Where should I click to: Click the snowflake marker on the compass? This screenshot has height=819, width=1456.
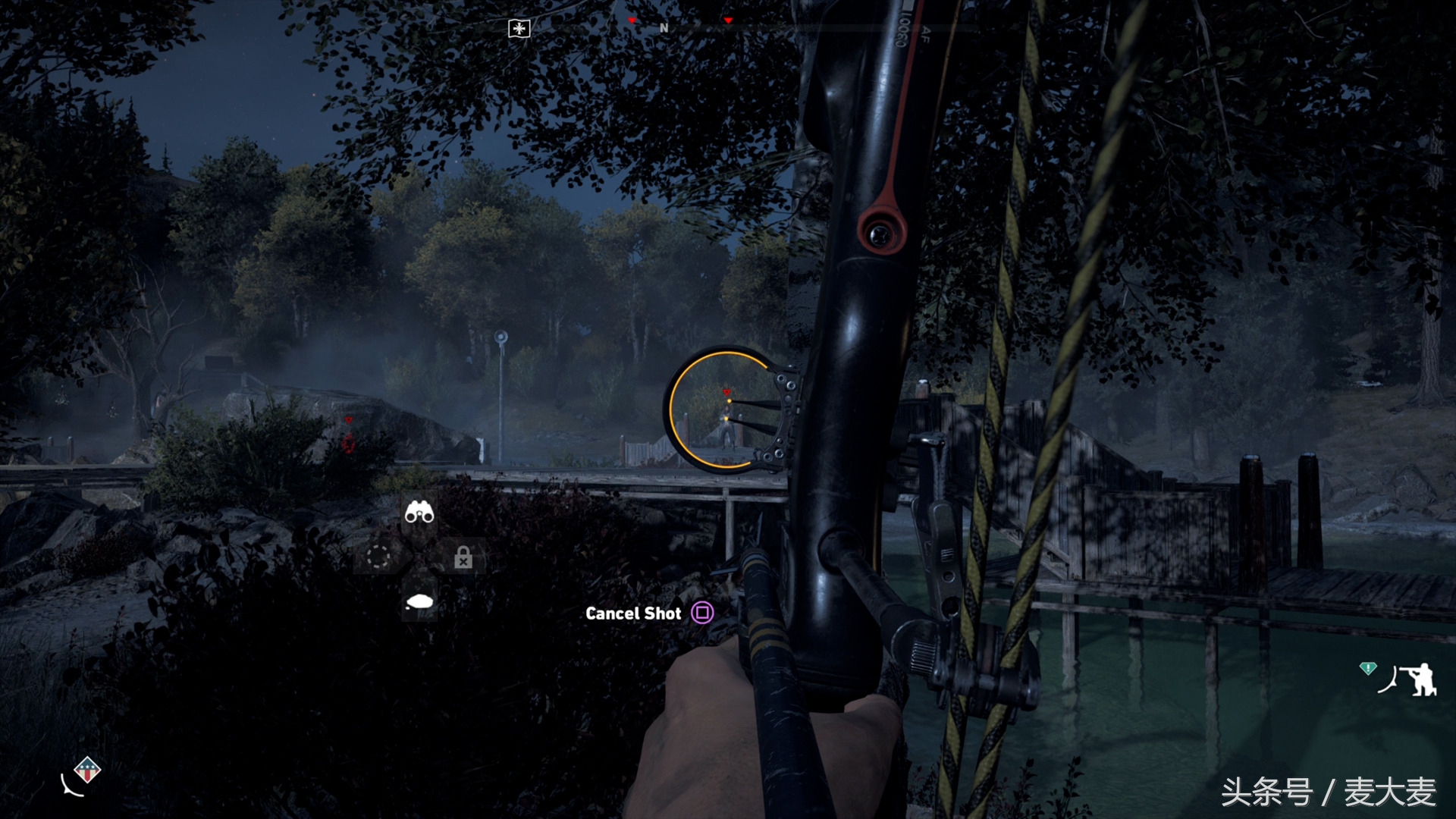(x=519, y=29)
